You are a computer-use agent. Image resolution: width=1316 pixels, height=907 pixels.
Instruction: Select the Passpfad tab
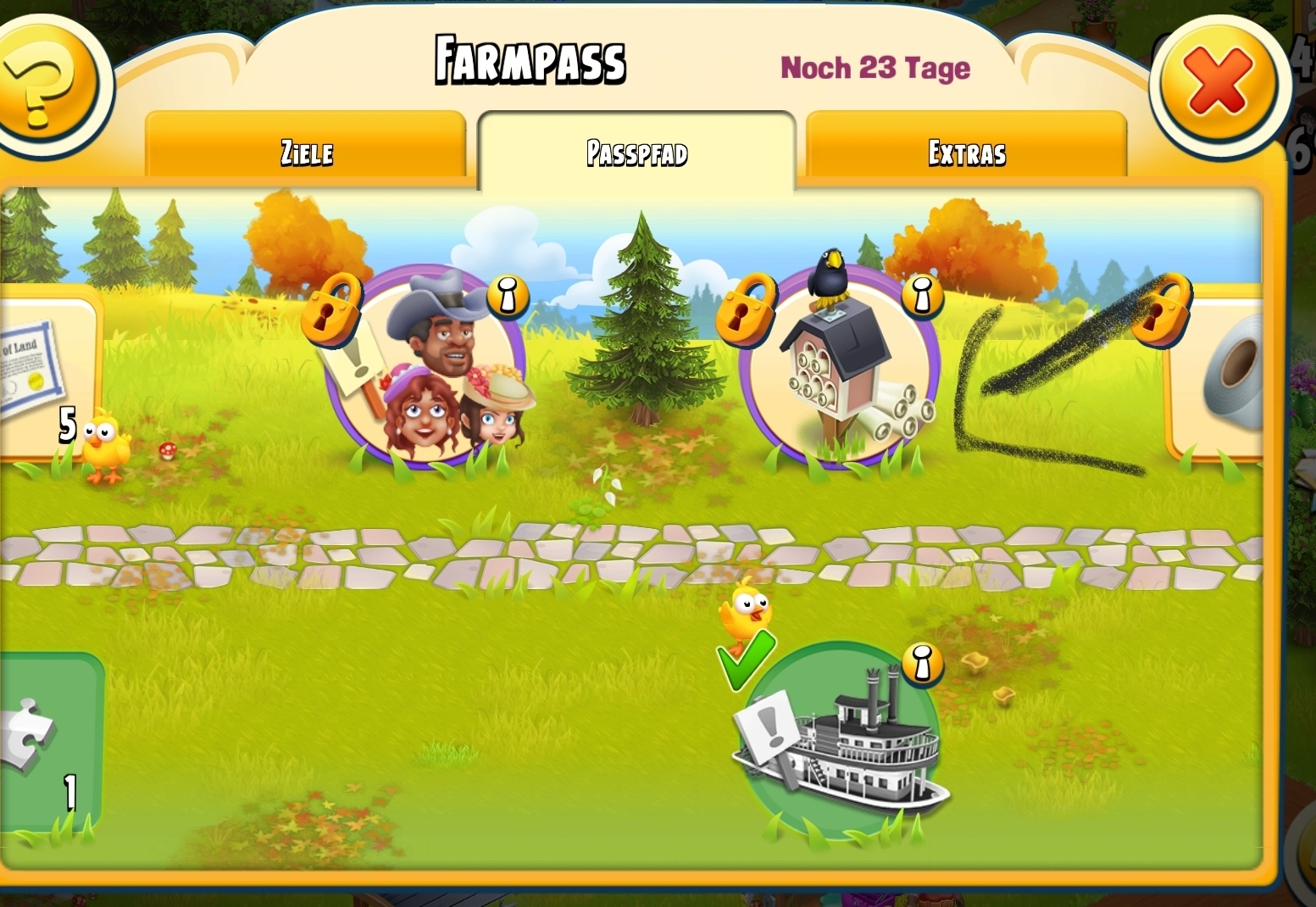(x=636, y=153)
